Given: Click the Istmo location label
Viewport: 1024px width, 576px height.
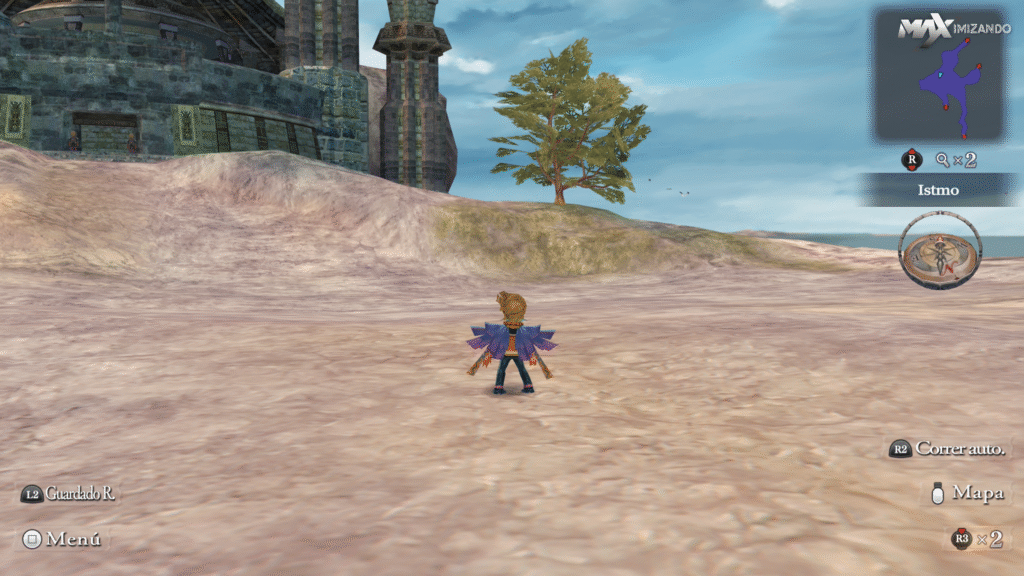Looking at the screenshot, I should click(x=938, y=190).
